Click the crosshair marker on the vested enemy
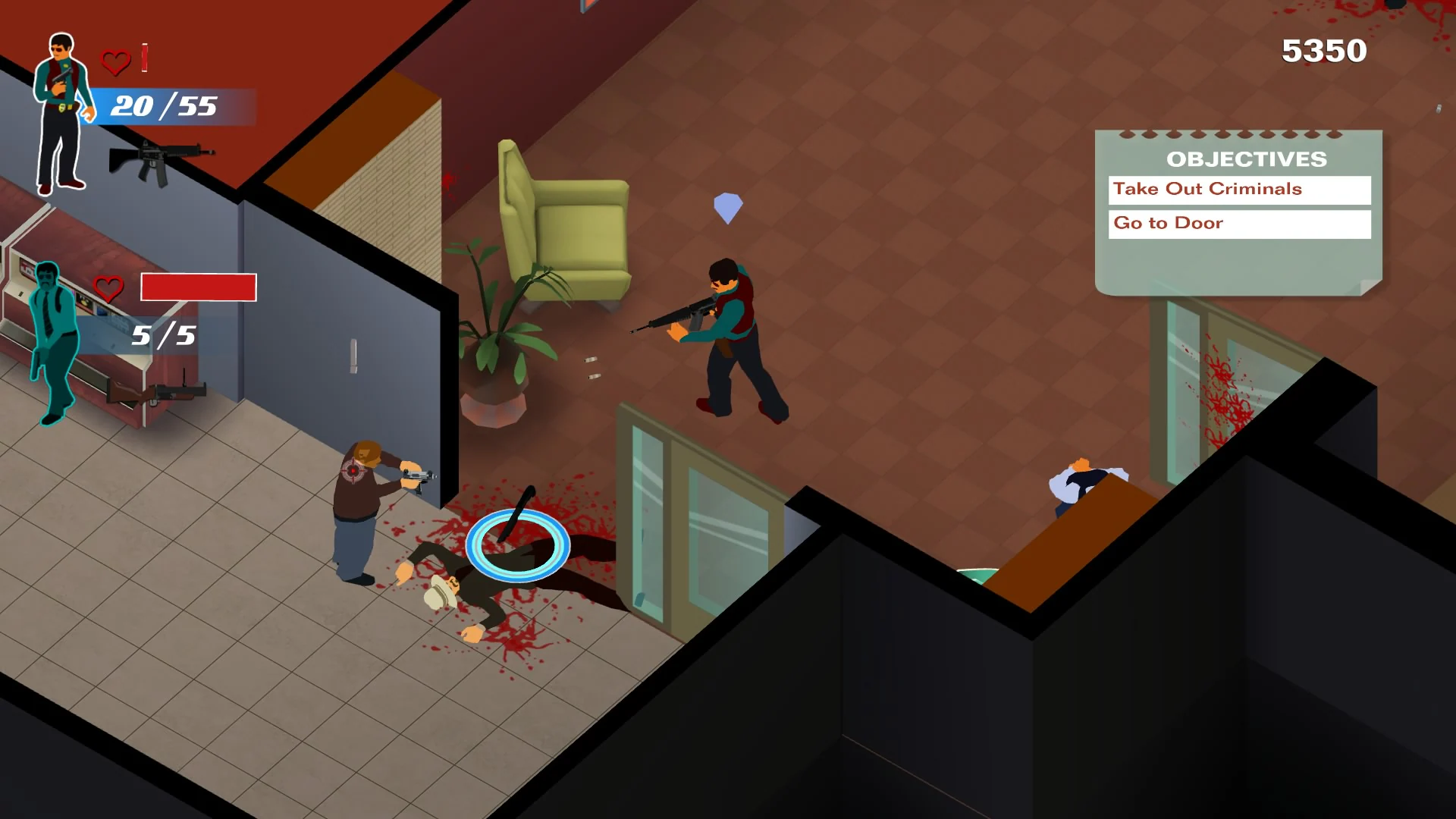The image size is (1456, 819). coord(353,469)
